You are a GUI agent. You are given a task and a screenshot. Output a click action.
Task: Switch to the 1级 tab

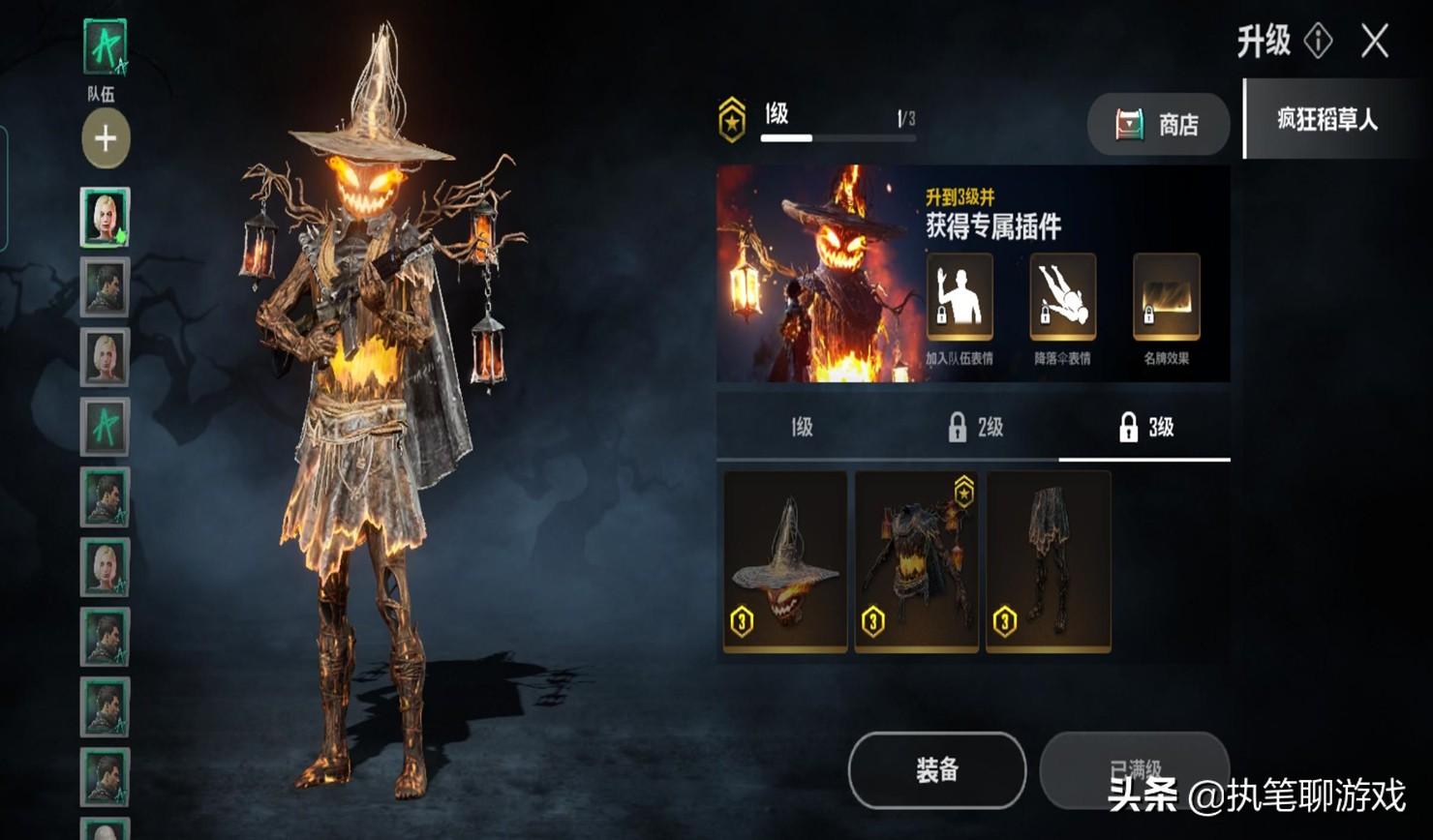pyautogui.click(x=801, y=427)
